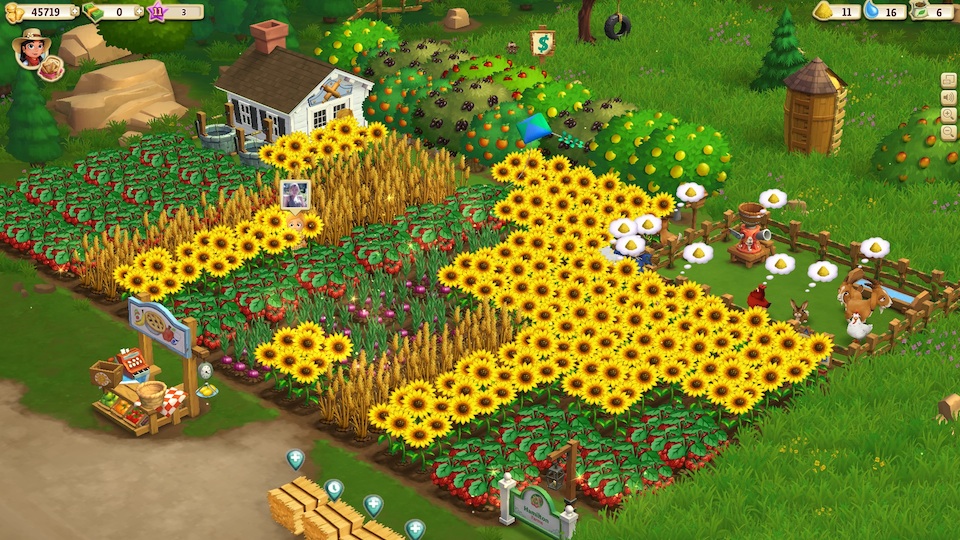Add farm bucks with the cash plus button
Viewport: 960px width, 540px height.
click(x=137, y=12)
